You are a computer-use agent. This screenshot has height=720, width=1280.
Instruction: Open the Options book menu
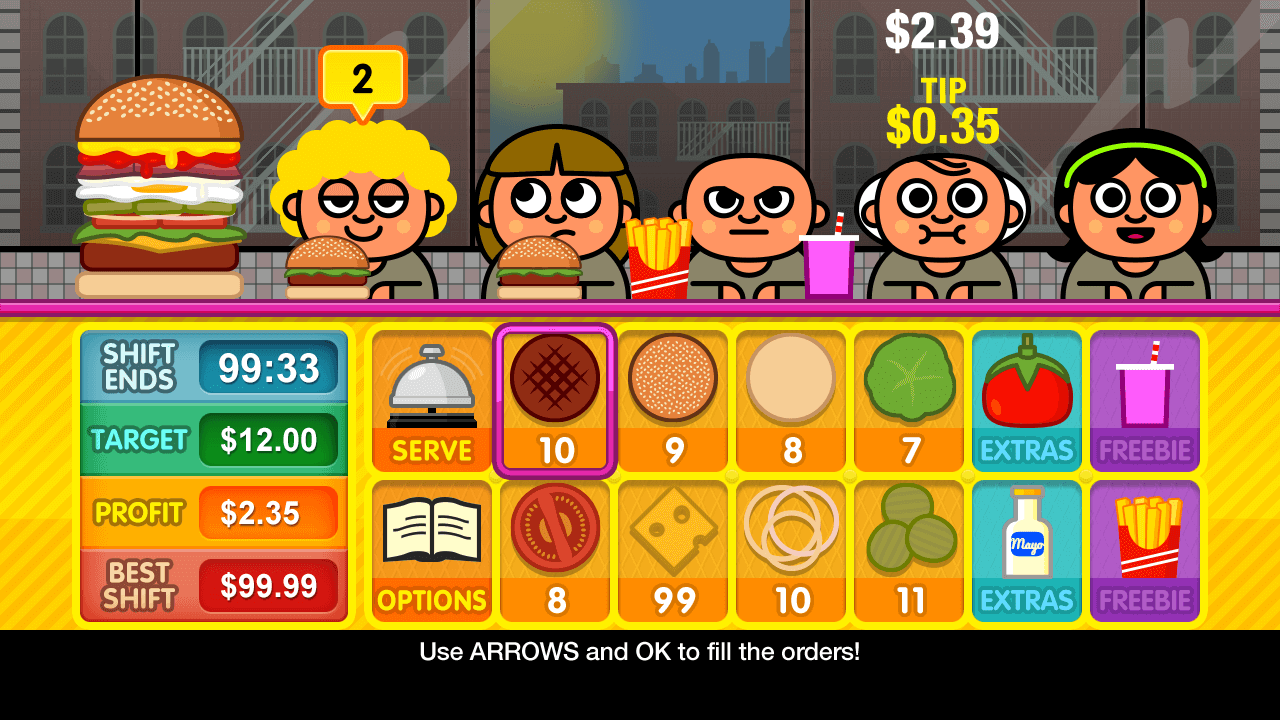tap(432, 551)
